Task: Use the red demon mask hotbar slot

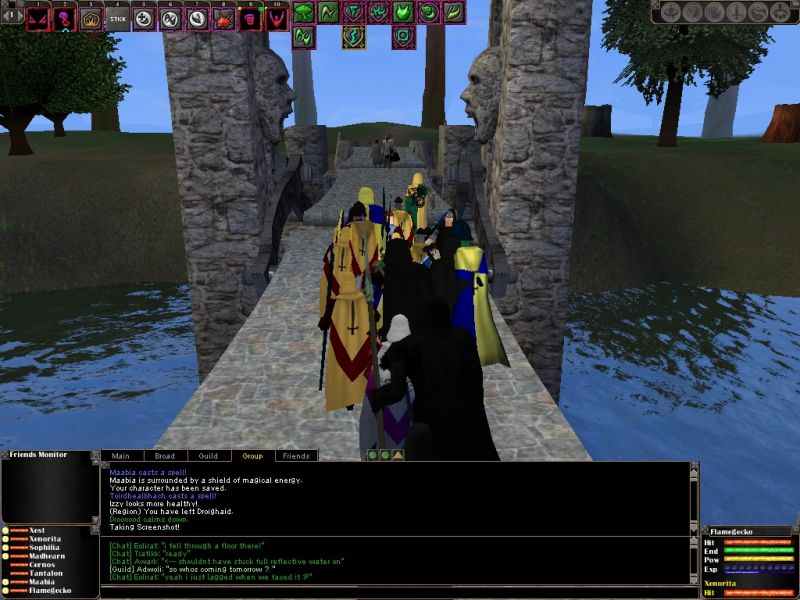Action: coord(38,18)
